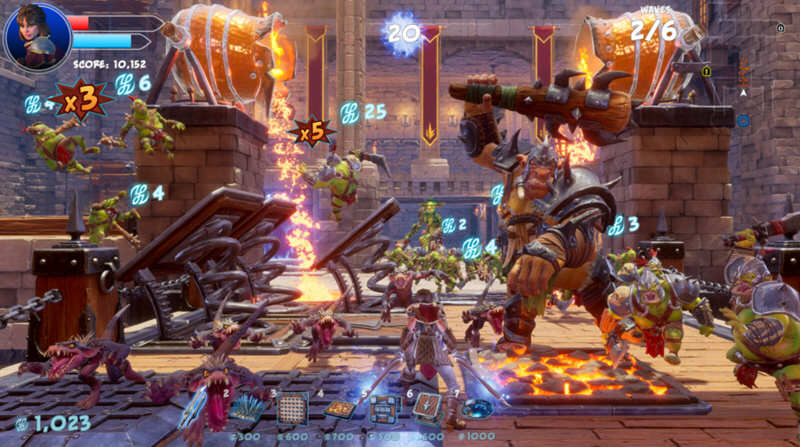Pick the orange floor tile trap costing 700
Screen dimensions: 800x447
pos(339,408)
